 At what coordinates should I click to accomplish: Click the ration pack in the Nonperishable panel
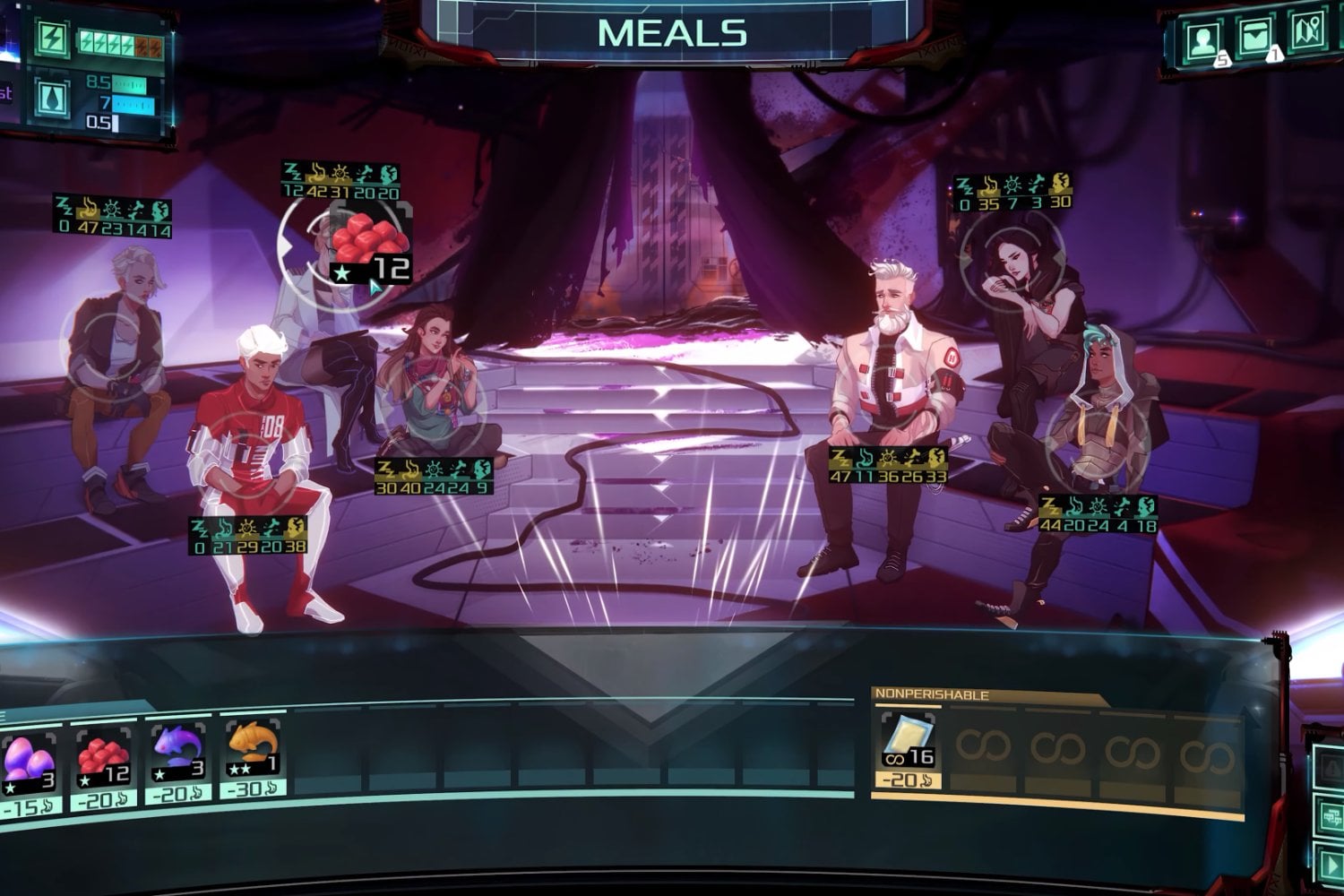(911, 737)
